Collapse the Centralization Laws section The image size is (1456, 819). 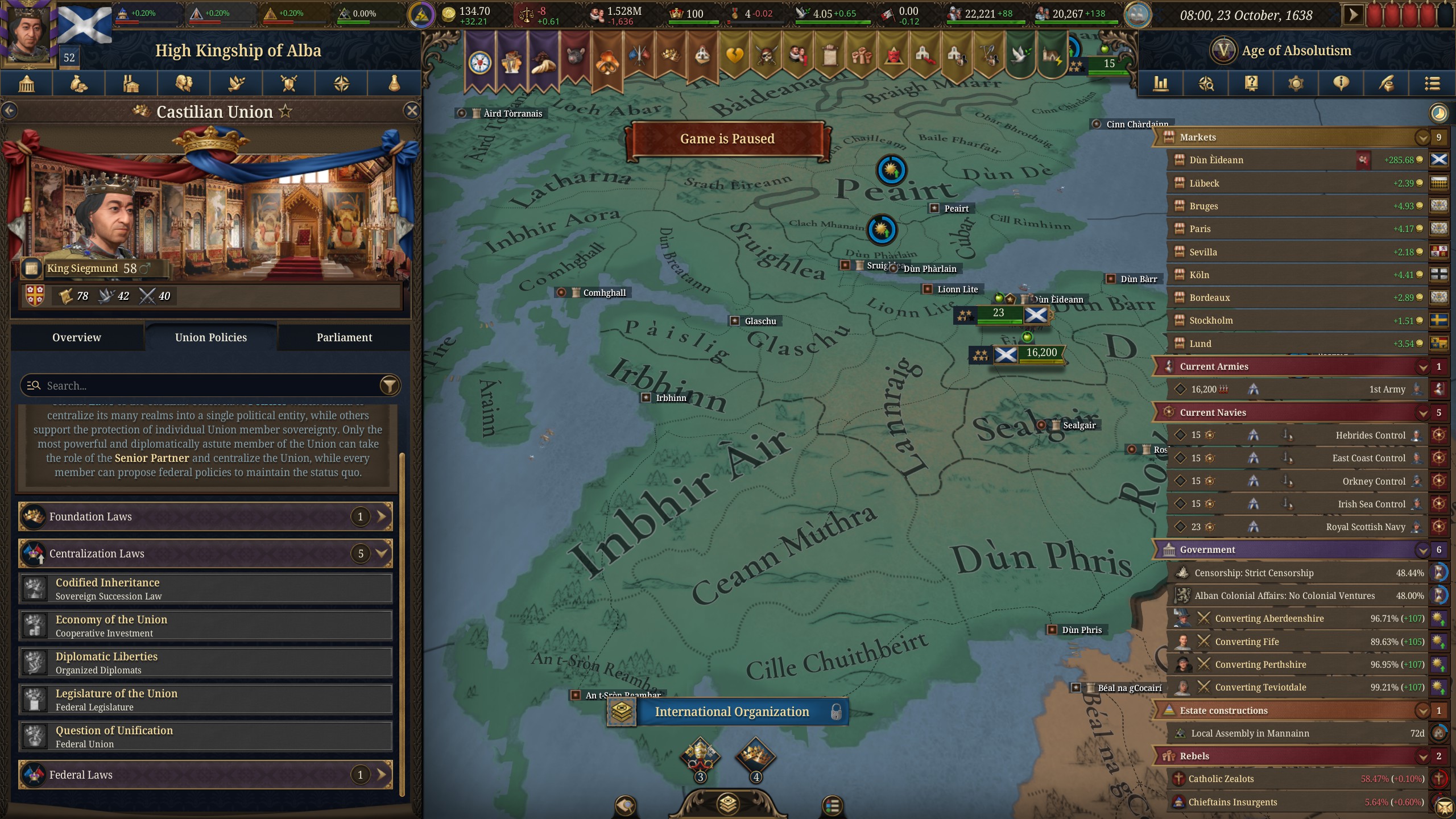[380, 553]
